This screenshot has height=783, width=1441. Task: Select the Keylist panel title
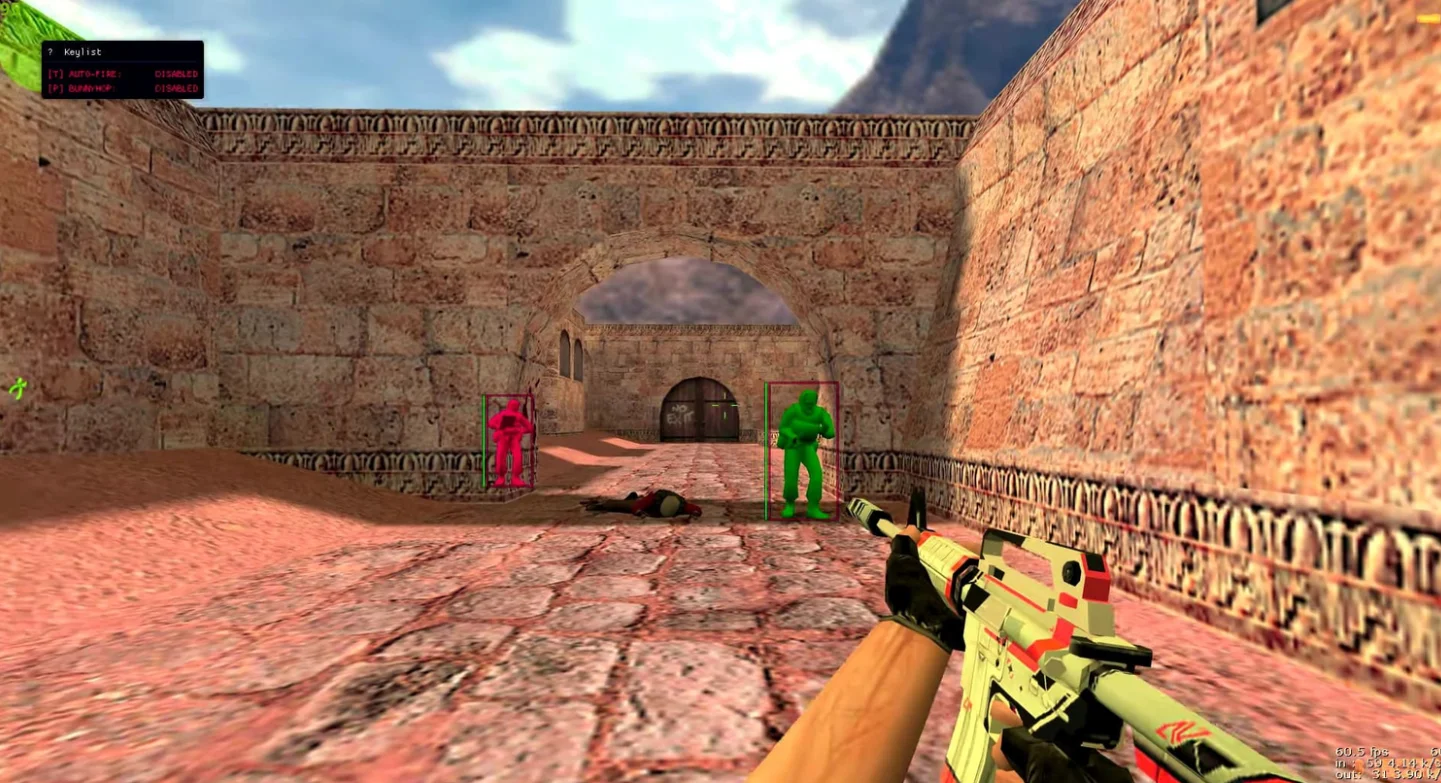pyautogui.click(x=83, y=52)
